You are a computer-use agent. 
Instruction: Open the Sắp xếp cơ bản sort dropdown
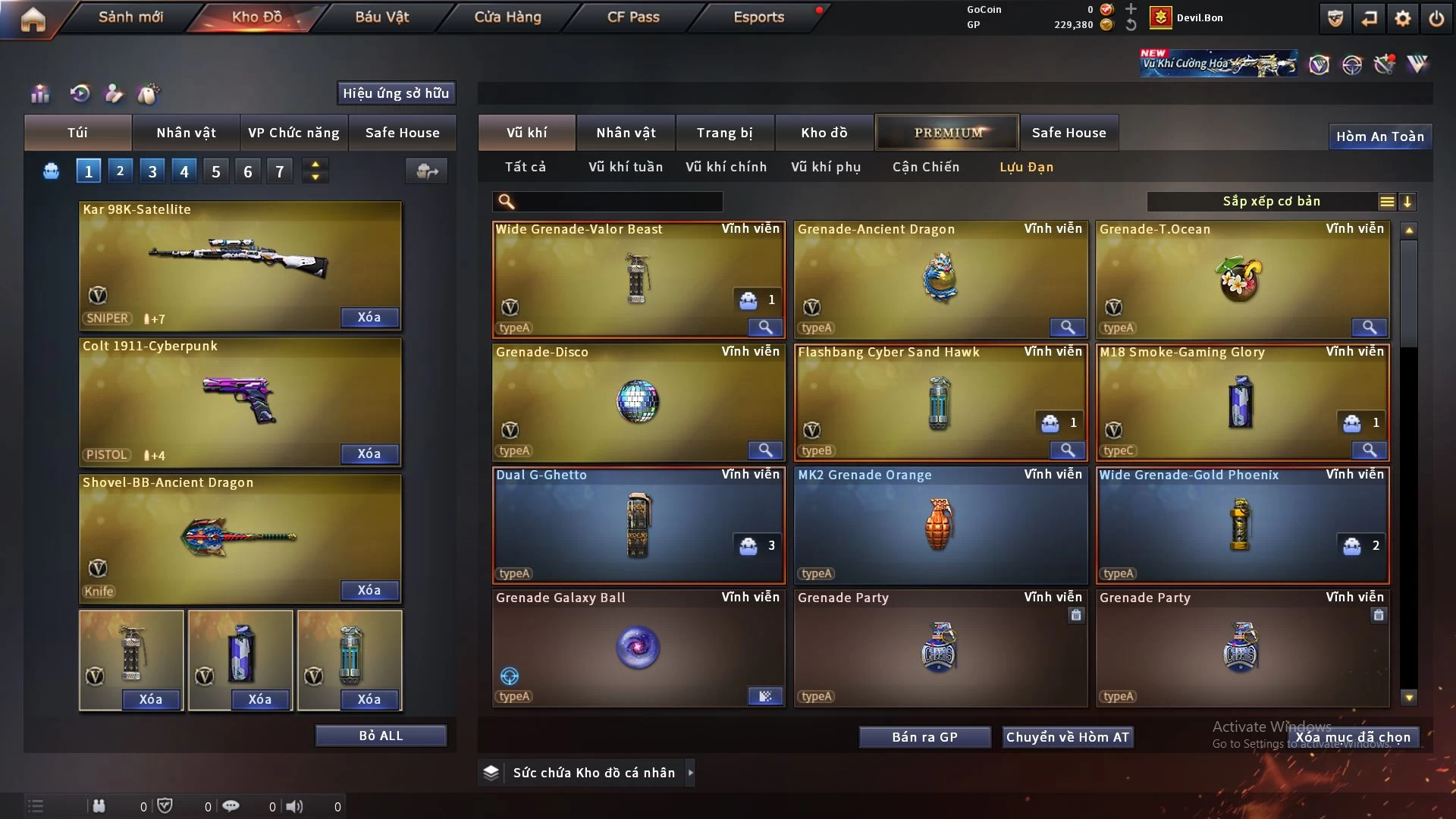(x=1271, y=201)
